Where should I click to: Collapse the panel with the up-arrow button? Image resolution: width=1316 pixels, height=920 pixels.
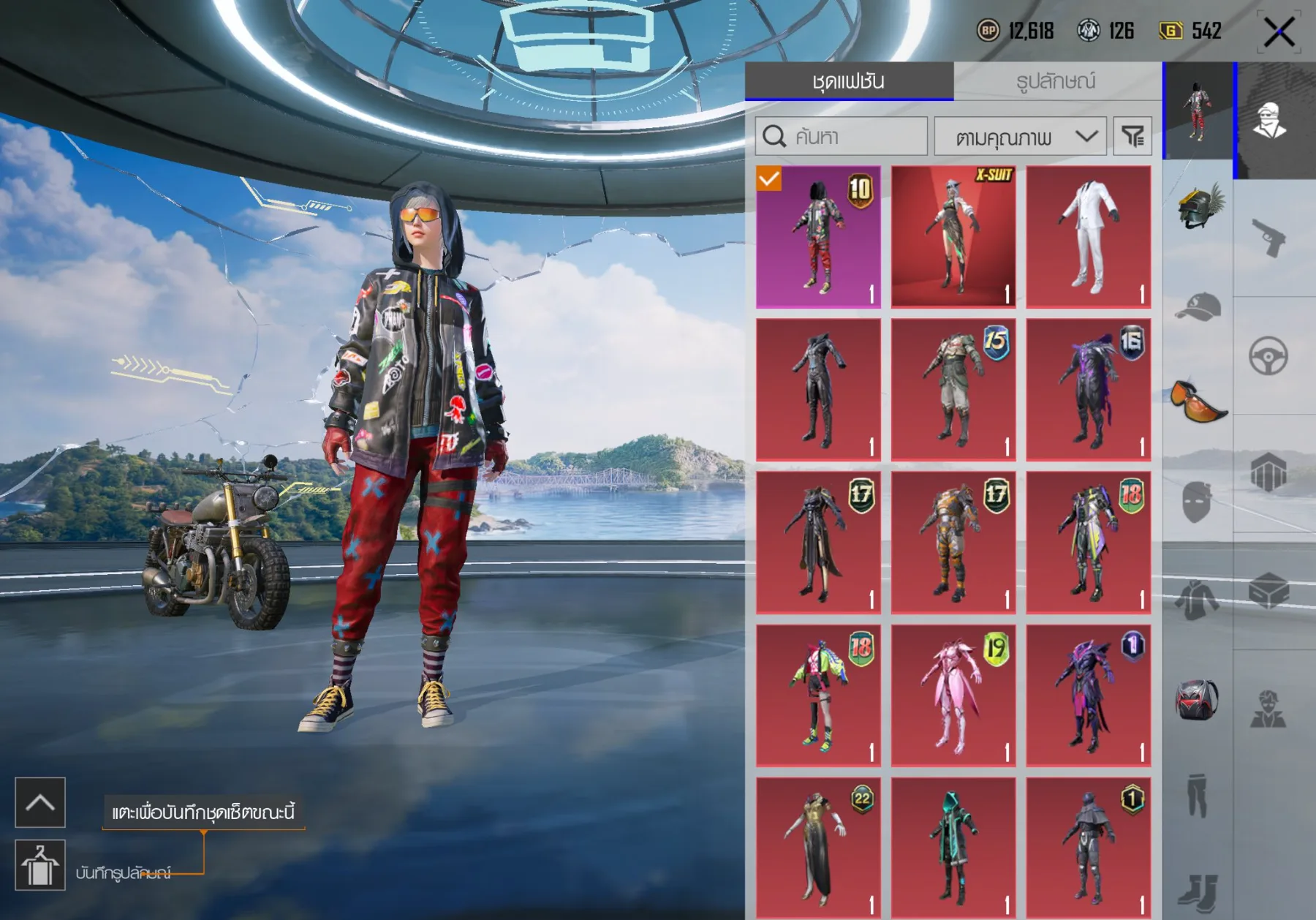tap(40, 802)
